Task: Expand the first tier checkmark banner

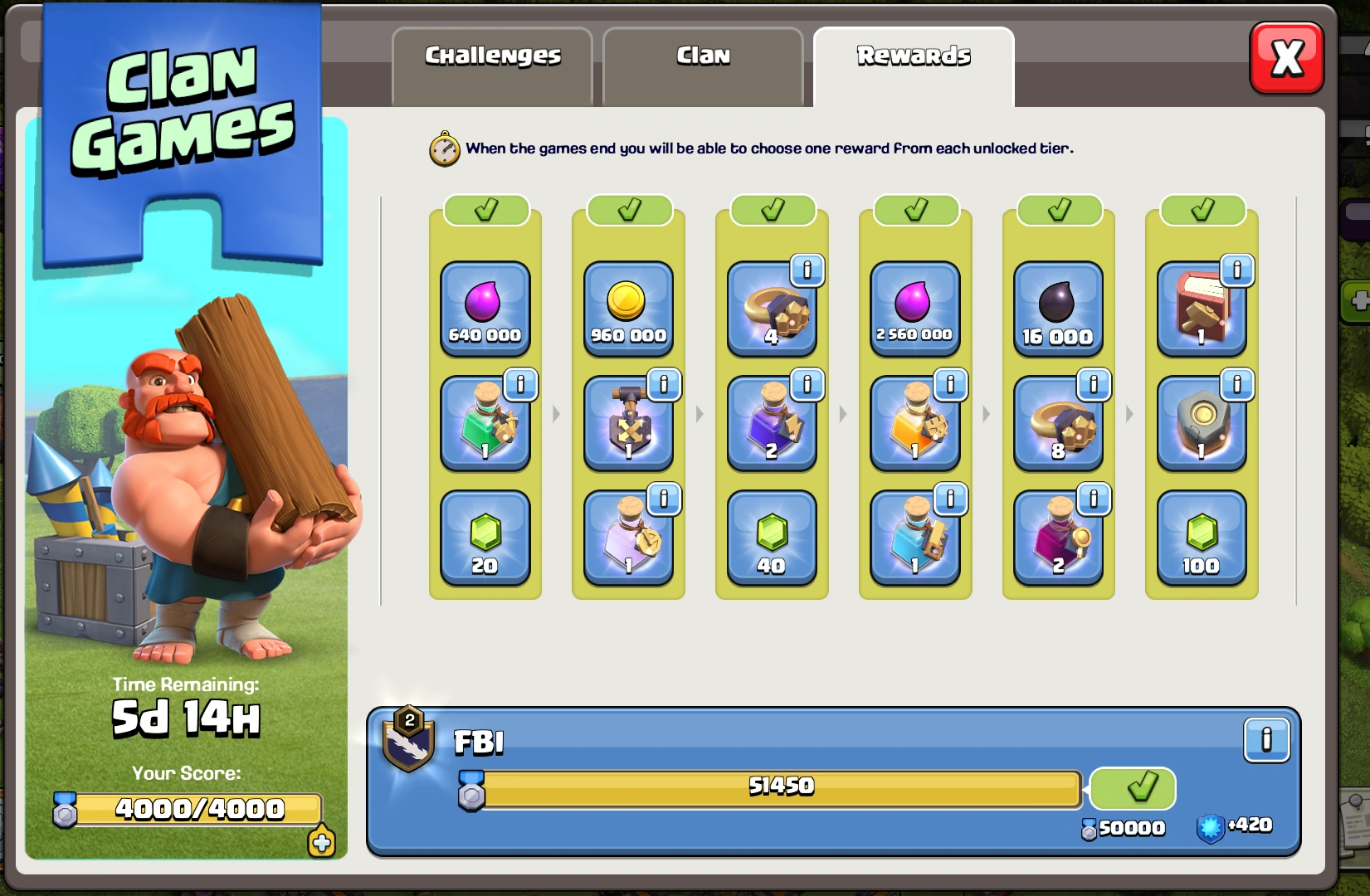Action: coord(485,209)
